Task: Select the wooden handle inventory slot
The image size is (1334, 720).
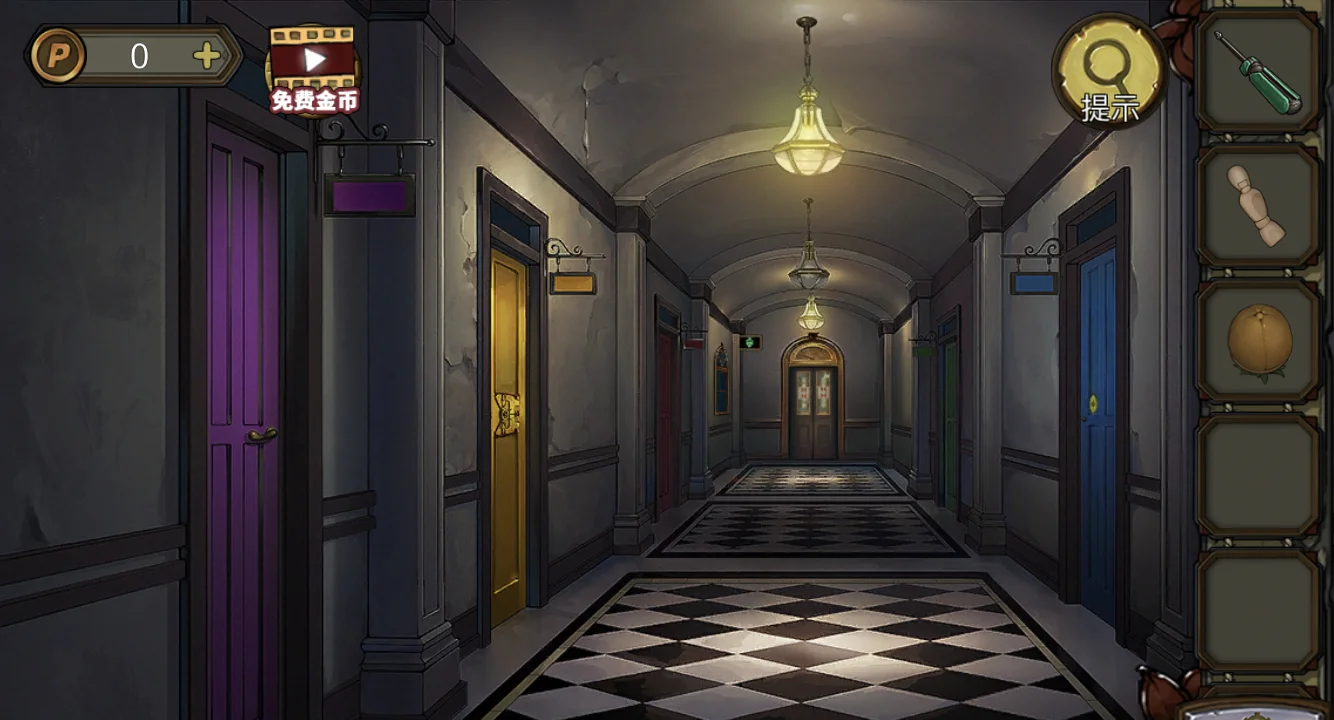Action: tap(1257, 206)
